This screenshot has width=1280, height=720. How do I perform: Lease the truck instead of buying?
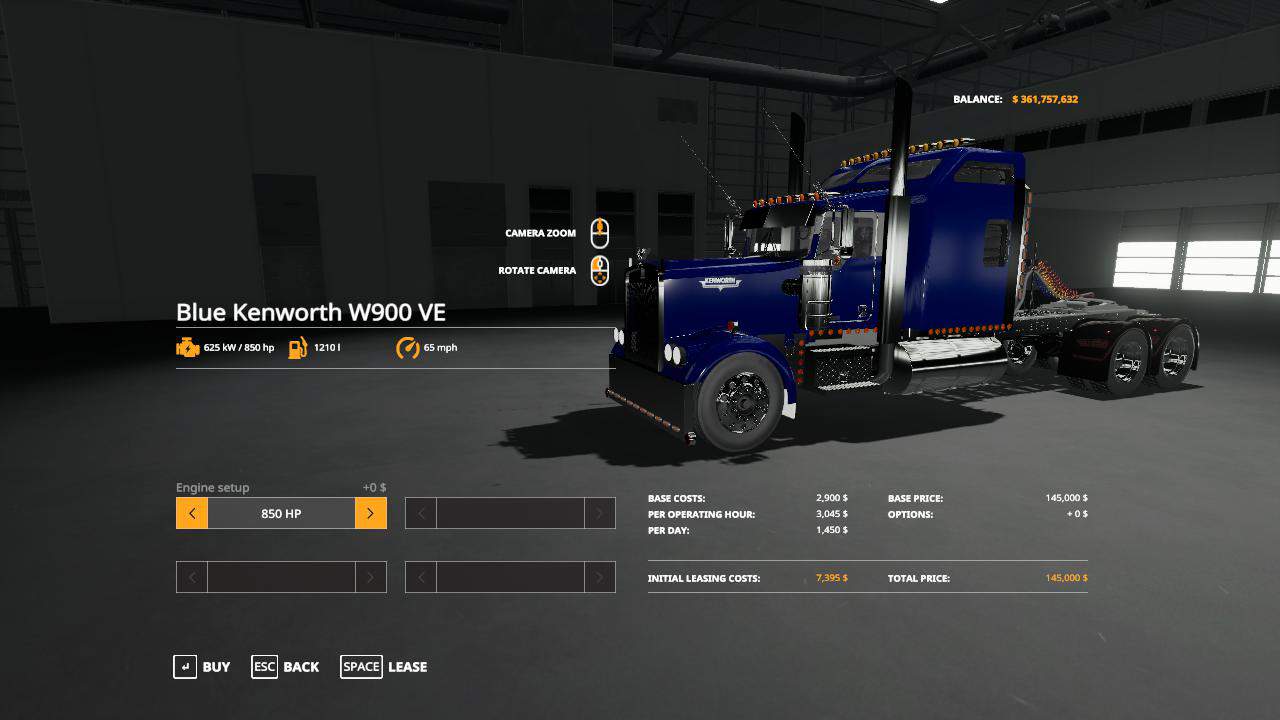point(384,667)
